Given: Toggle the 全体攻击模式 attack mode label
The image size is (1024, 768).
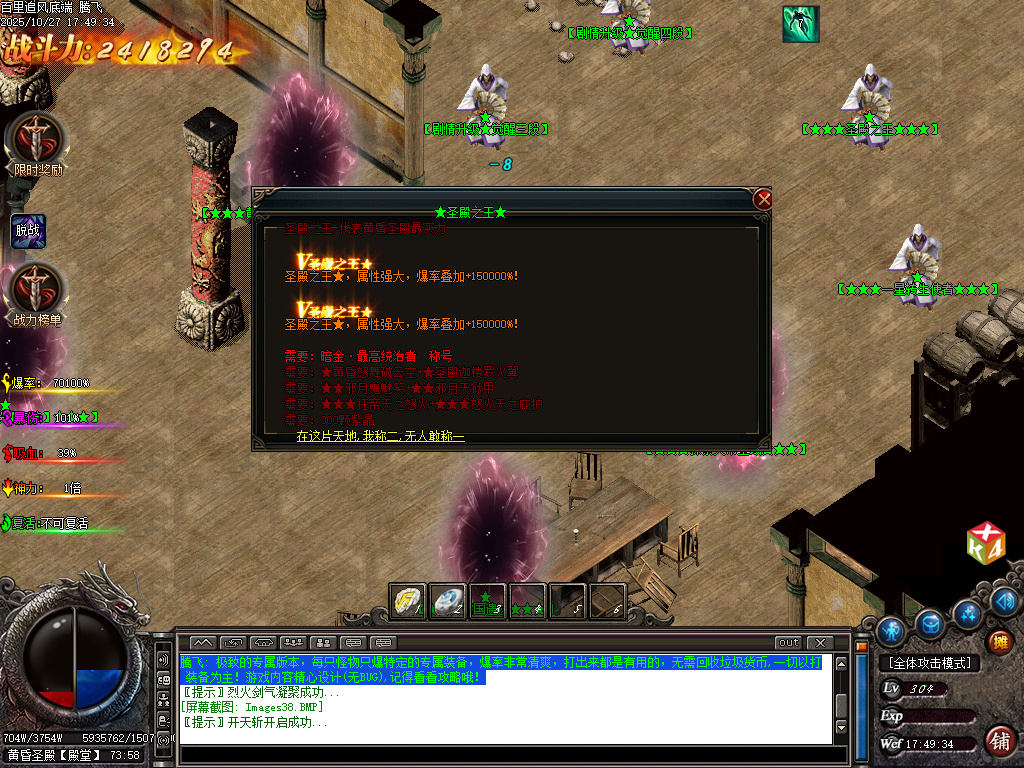Looking at the screenshot, I should pos(929,663).
